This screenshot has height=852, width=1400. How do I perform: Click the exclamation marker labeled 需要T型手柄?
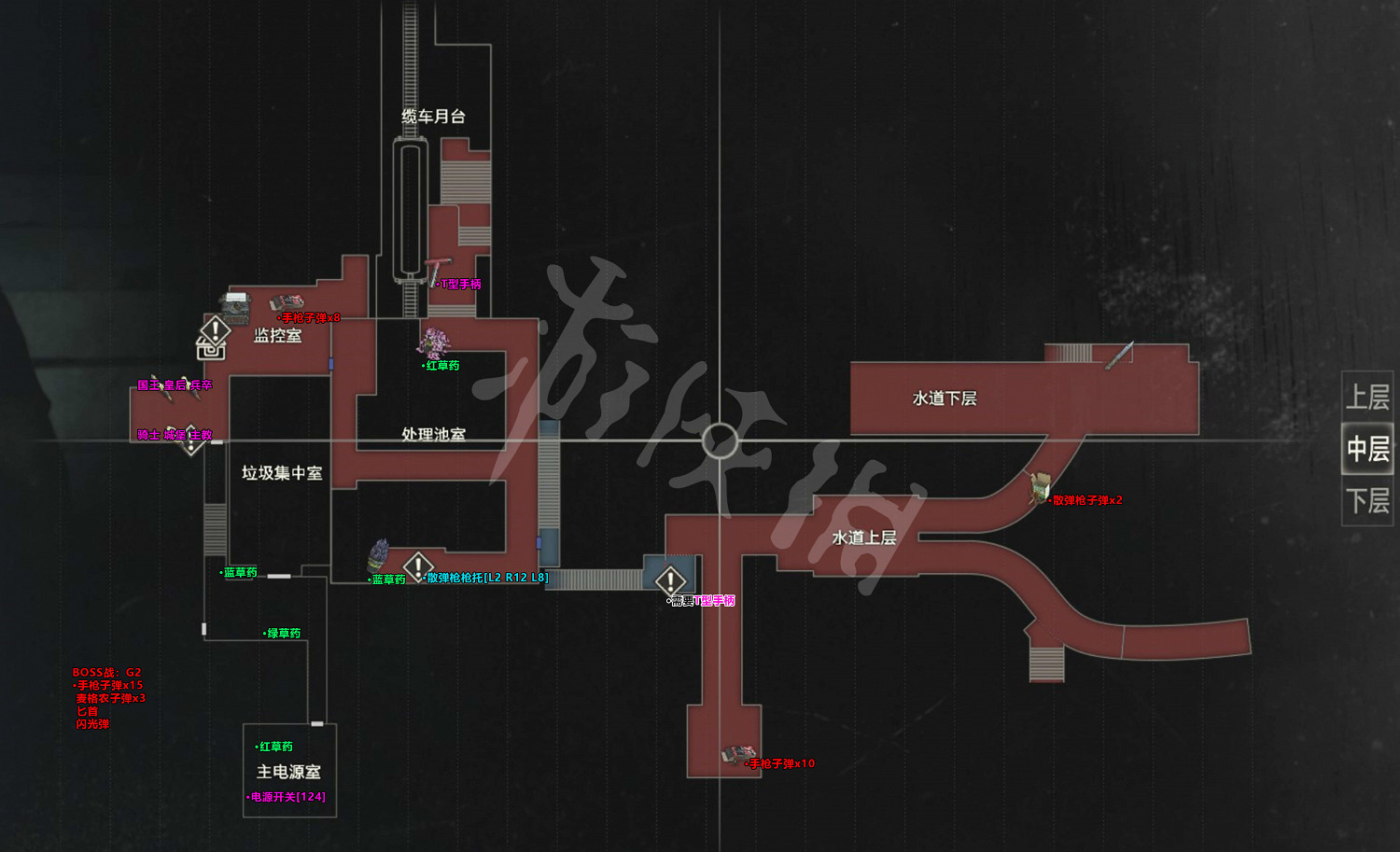[670, 581]
